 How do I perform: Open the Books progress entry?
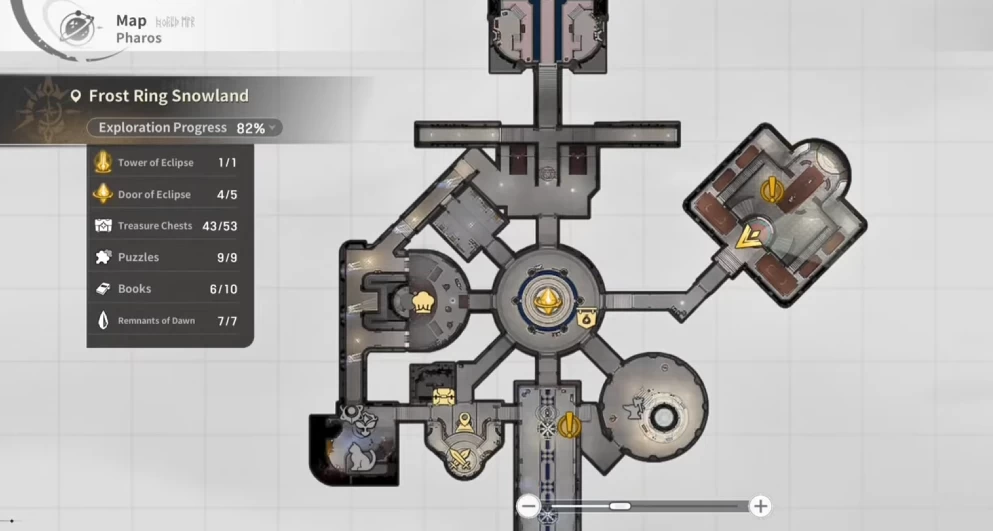pos(168,289)
